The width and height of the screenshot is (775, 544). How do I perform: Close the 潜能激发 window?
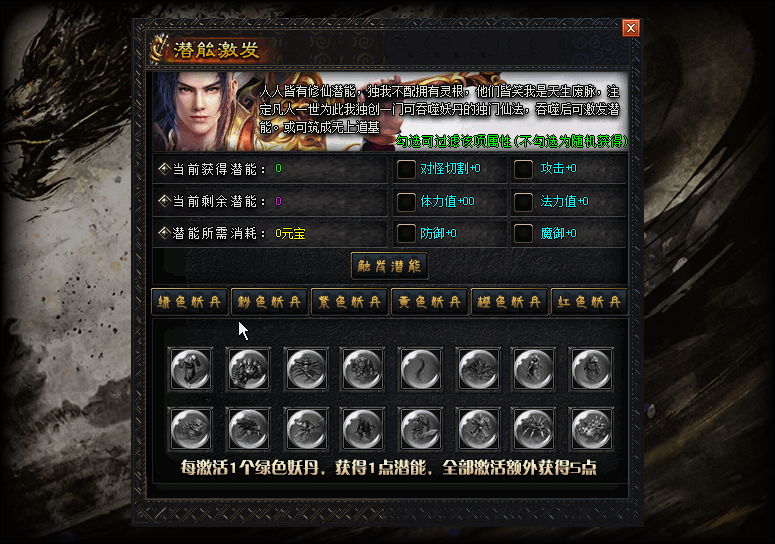click(630, 28)
